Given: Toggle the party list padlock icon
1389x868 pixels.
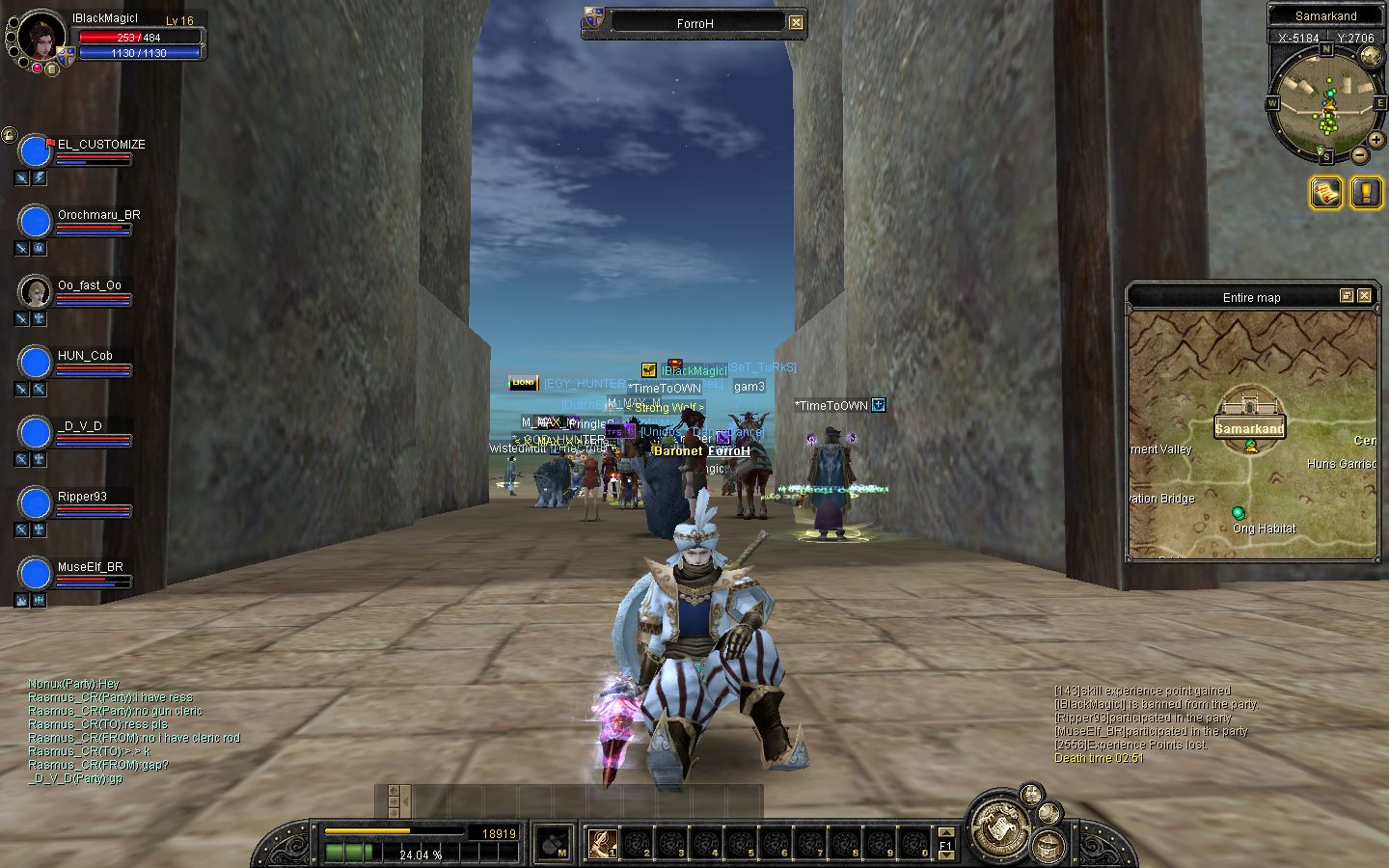Looking at the screenshot, I should pos(9,135).
